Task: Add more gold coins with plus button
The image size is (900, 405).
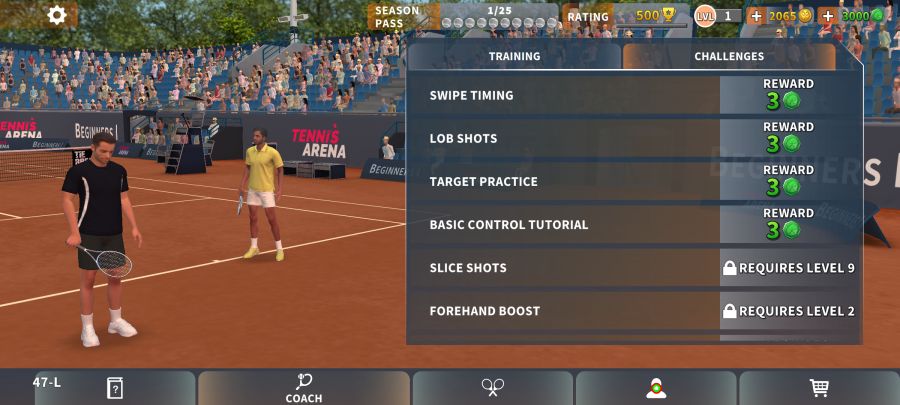Action: pyautogui.click(x=756, y=16)
